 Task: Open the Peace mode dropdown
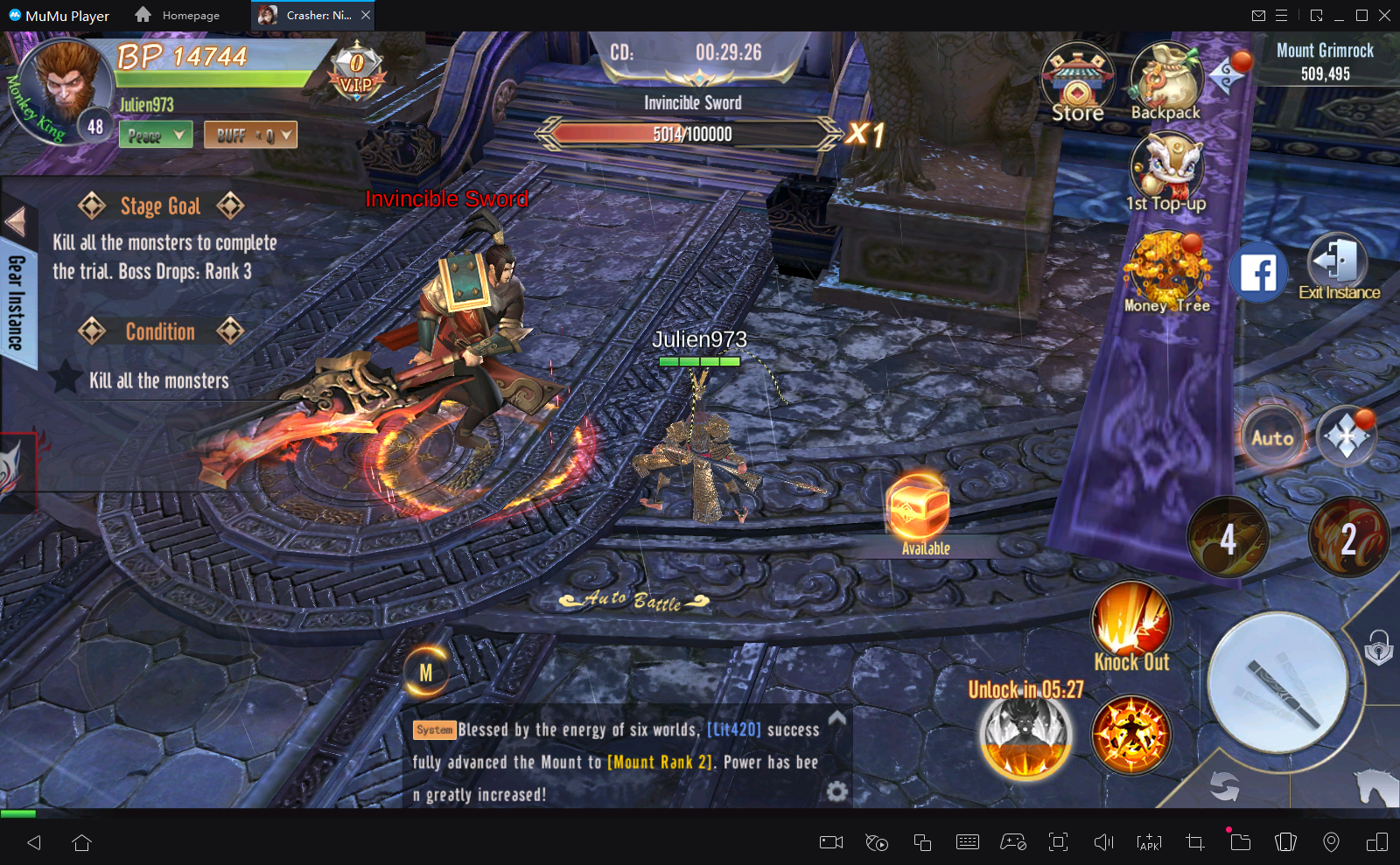pos(156,135)
